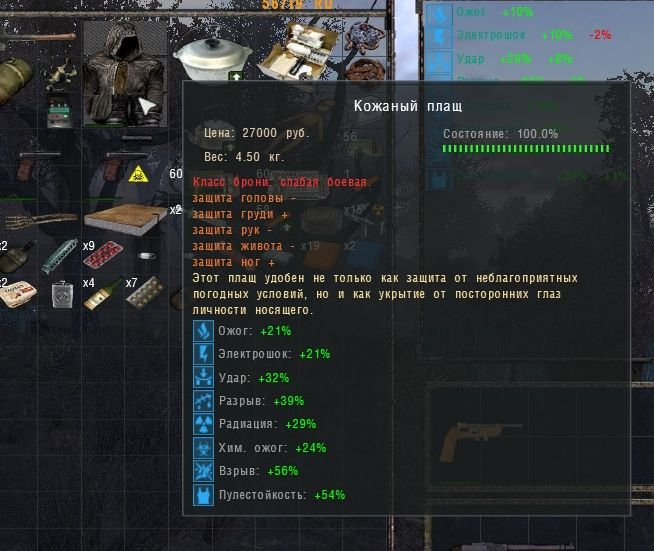Choose the biohazard warning sign item
The width and height of the screenshot is (654, 551).
tap(137, 174)
